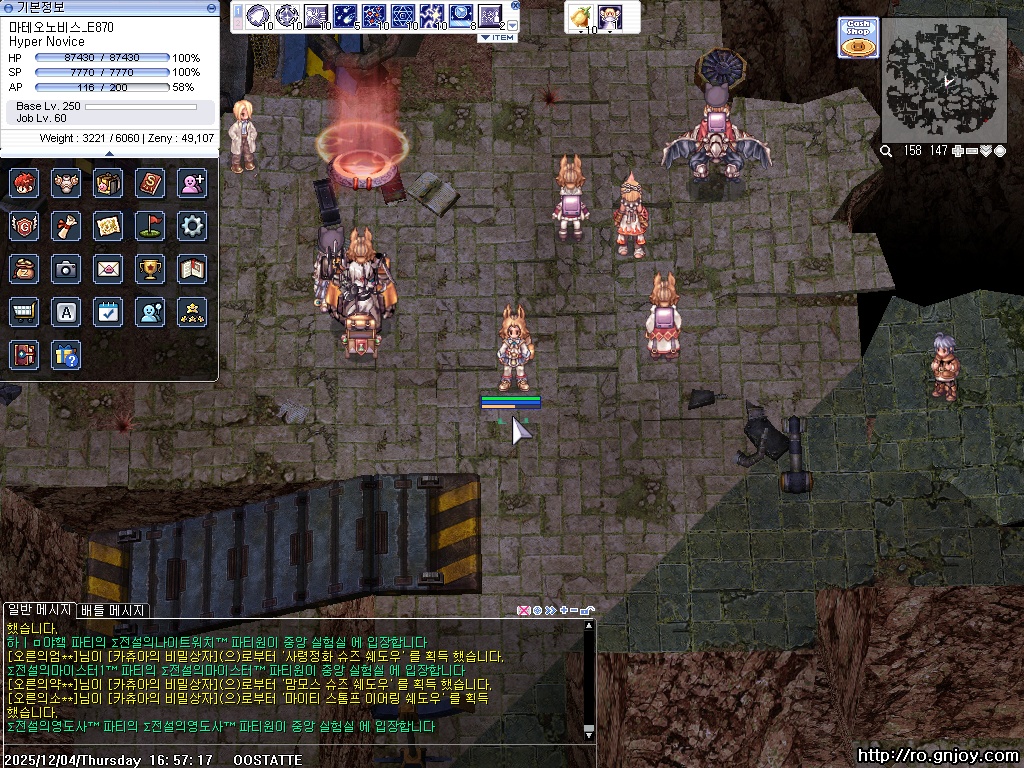This screenshot has width=1024, height=768.
Task: Minimize the 기본정보 info window
Action: click(x=211, y=7)
